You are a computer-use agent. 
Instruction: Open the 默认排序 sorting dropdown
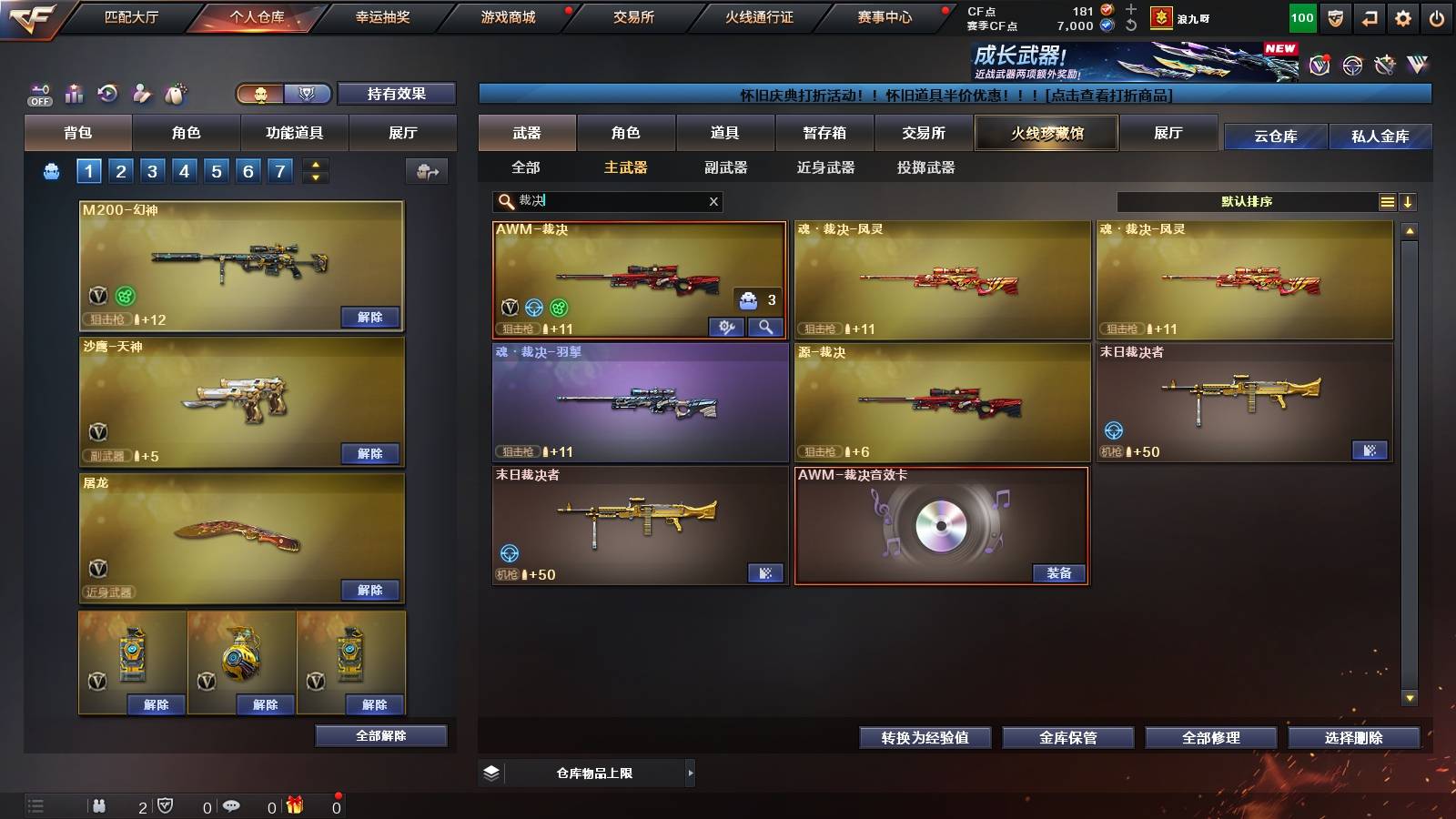click(x=1247, y=201)
